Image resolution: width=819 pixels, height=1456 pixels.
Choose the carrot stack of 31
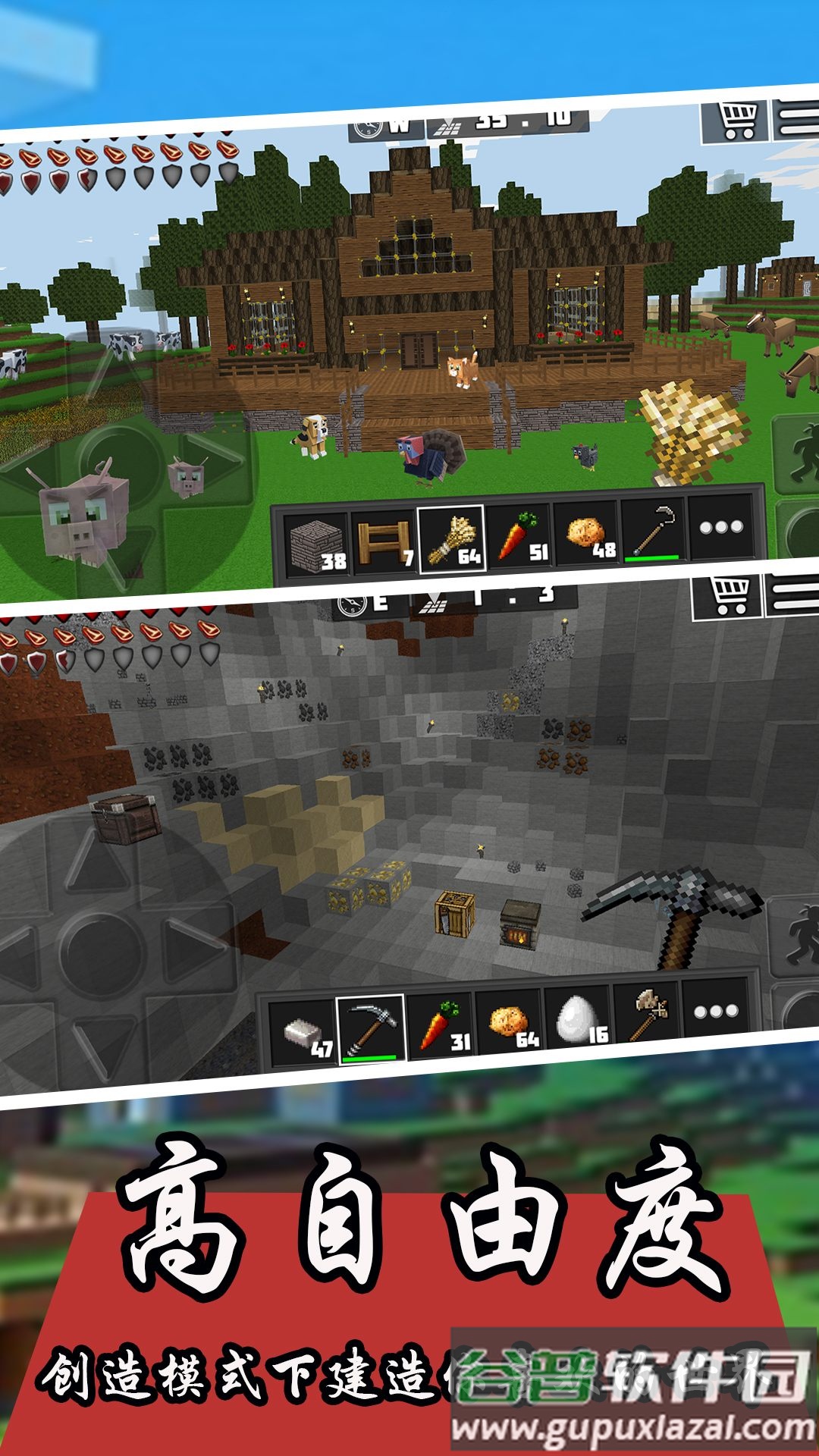tap(441, 1025)
